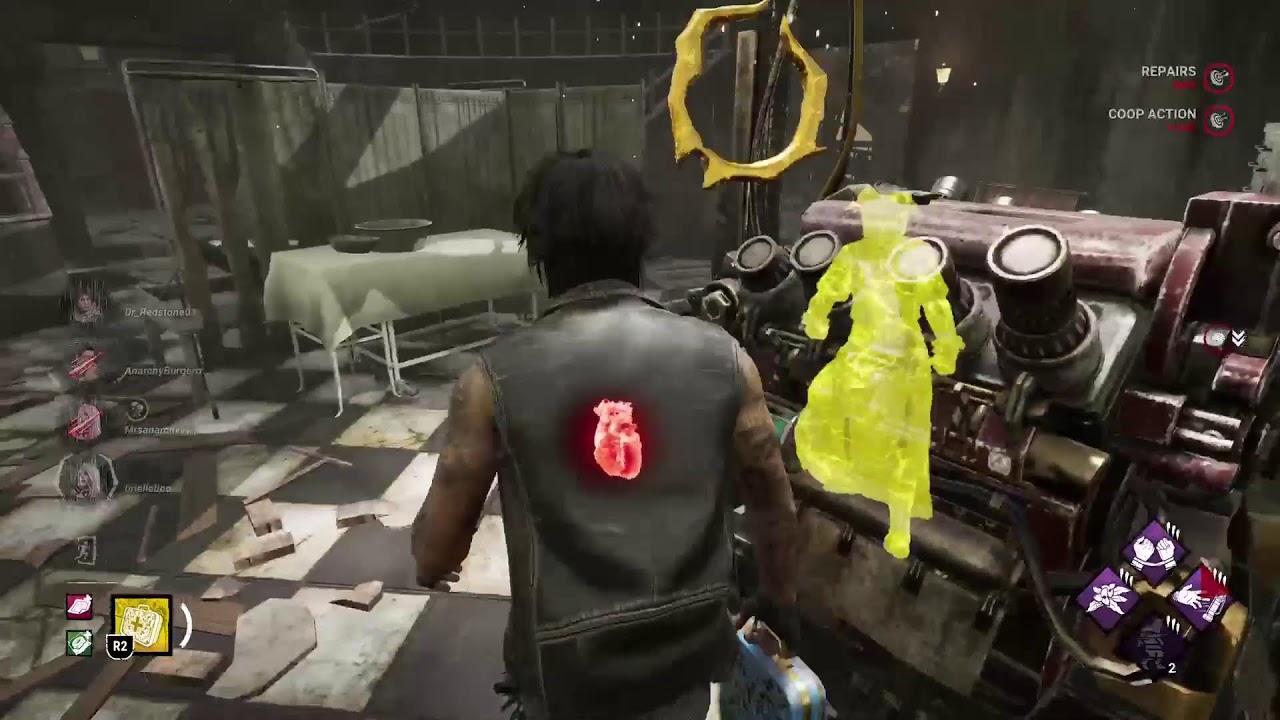Click the Repairs score event icon
Viewport: 1280px width, 720px height.
(x=1218, y=77)
